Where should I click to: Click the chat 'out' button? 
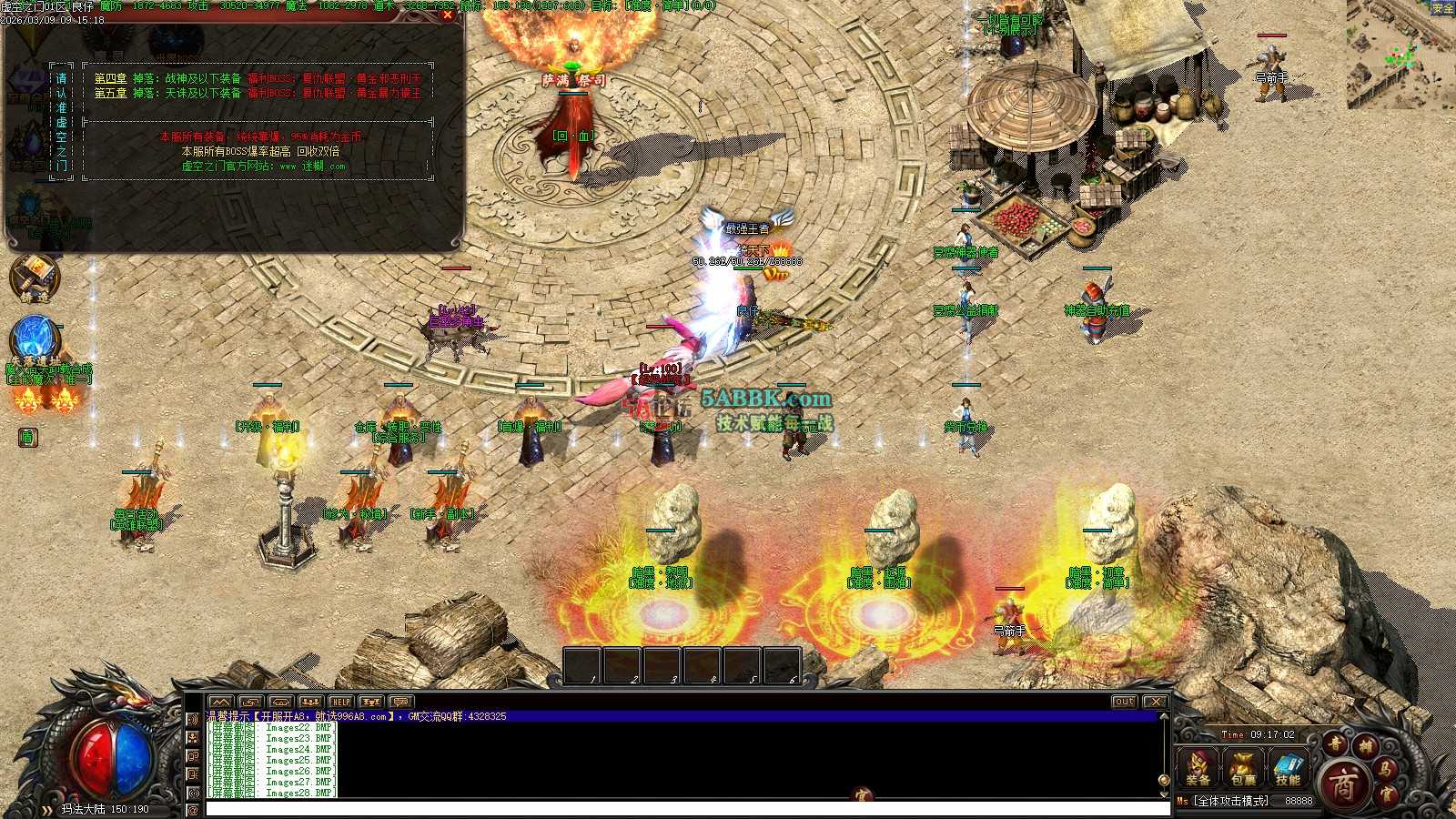(1124, 702)
